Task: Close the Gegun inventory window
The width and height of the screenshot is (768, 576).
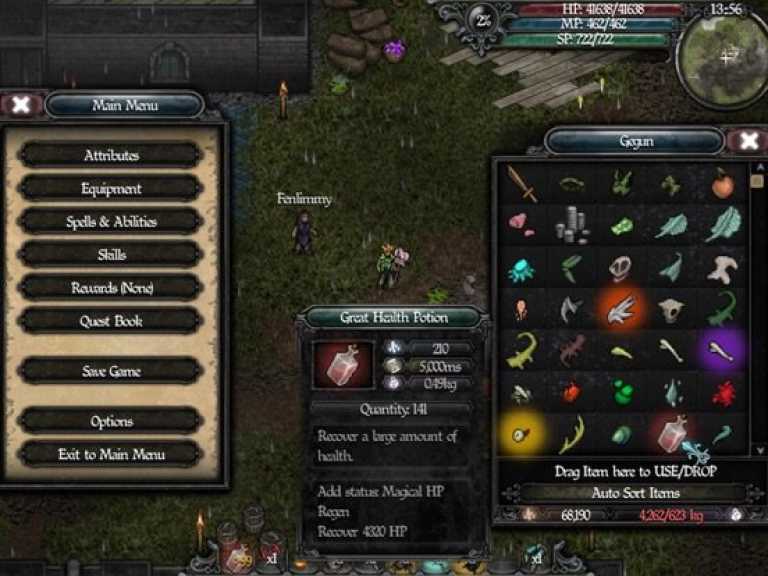Action: tap(746, 141)
